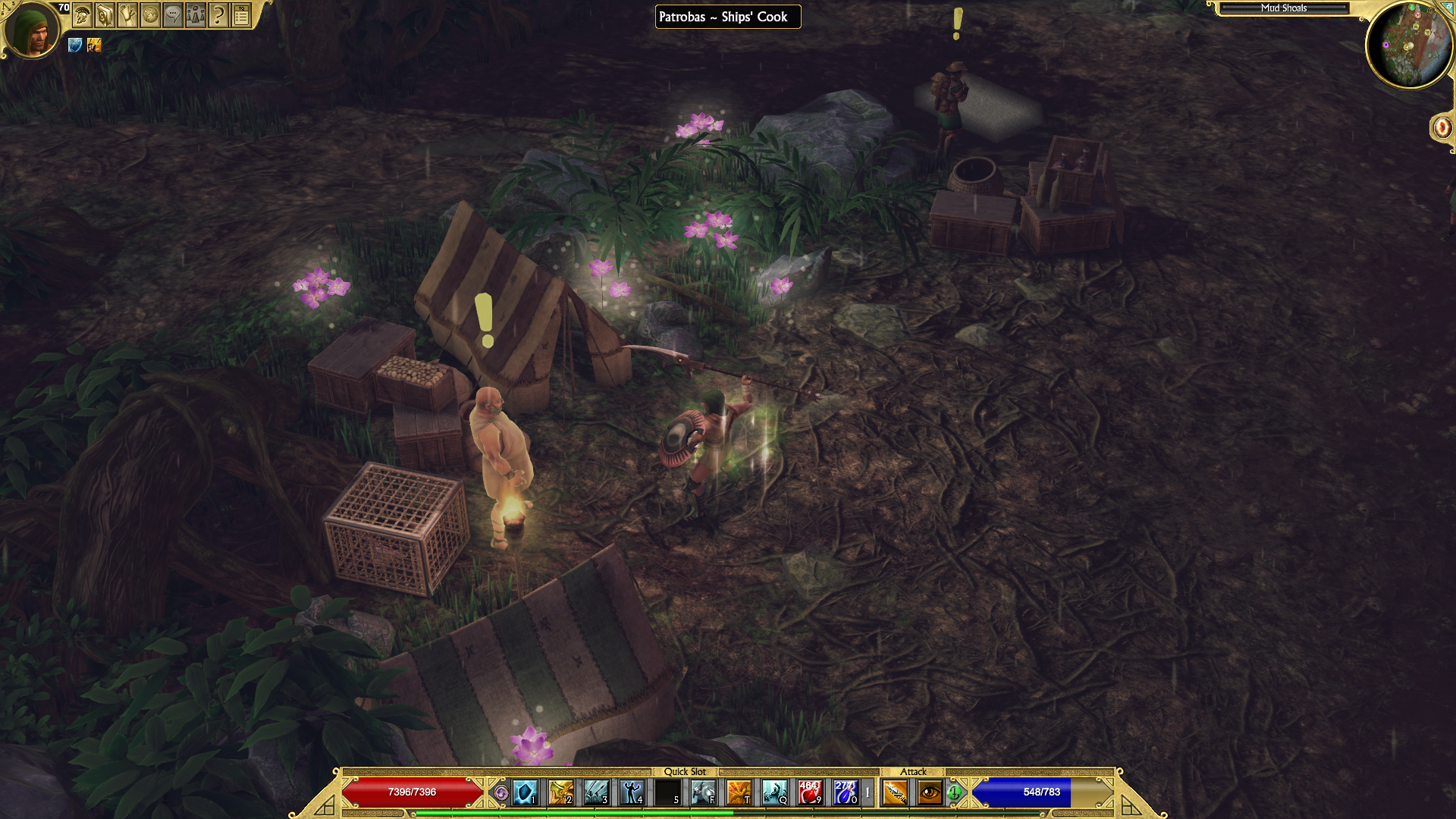This screenshot has width=1456, height=819.
Task: Open the party members button
Action: coord(196,14)
